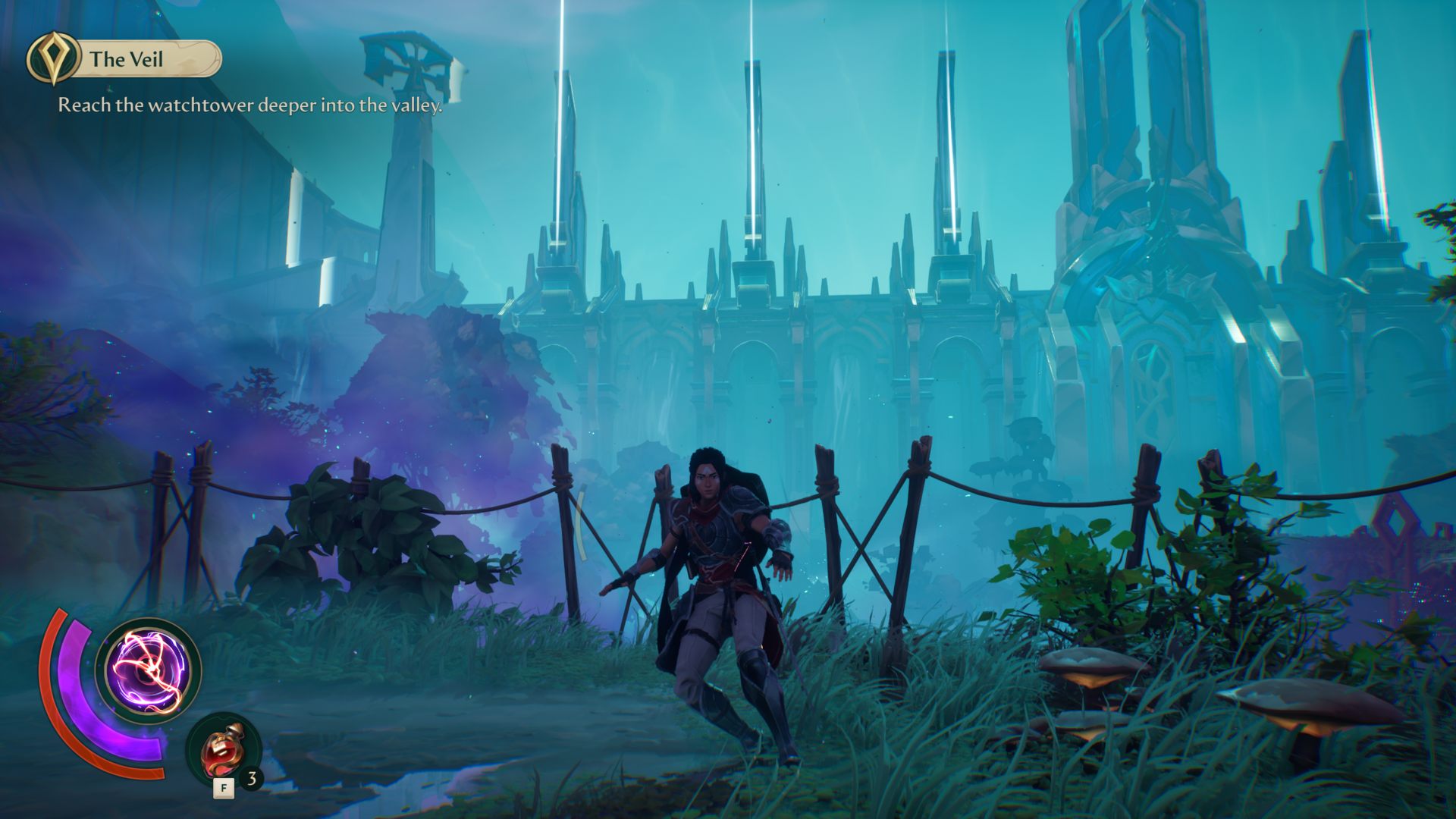1456x819 pixels.
Task: Click the gold diamond quest emblem
Action: point(53,58)
